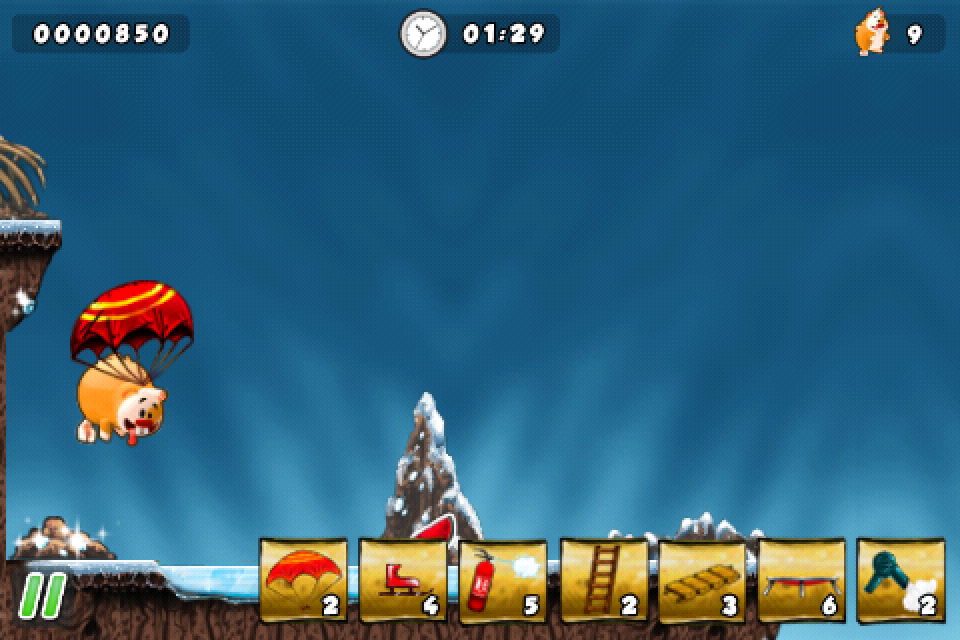This screenshot has height=640, width=960.
Task: Pick the fire extinguisher tool
Action: pos(502,581)
